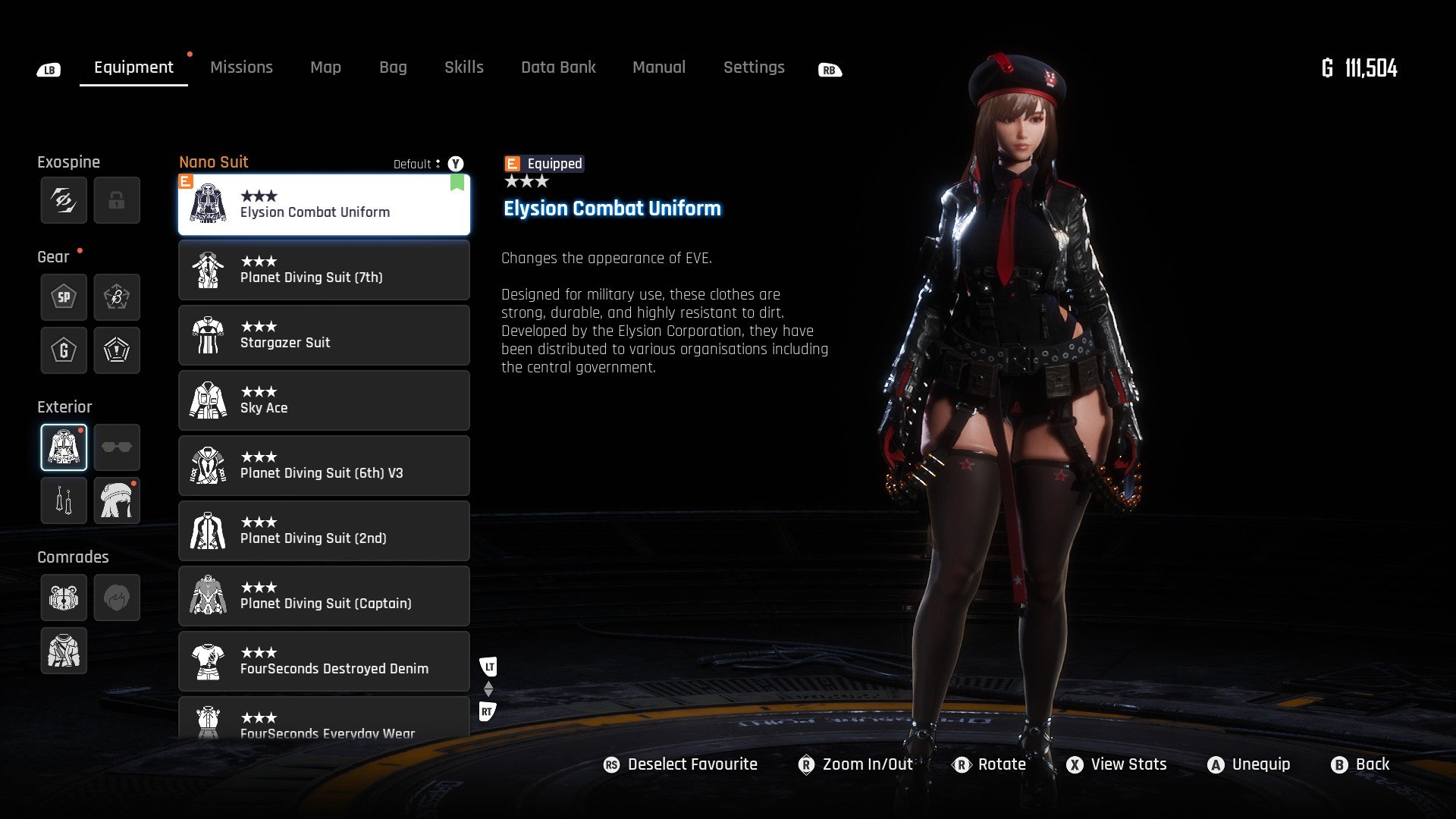Open the Data Bank tab
Viewport: 1456px width, 819px height.
(558, 67)
